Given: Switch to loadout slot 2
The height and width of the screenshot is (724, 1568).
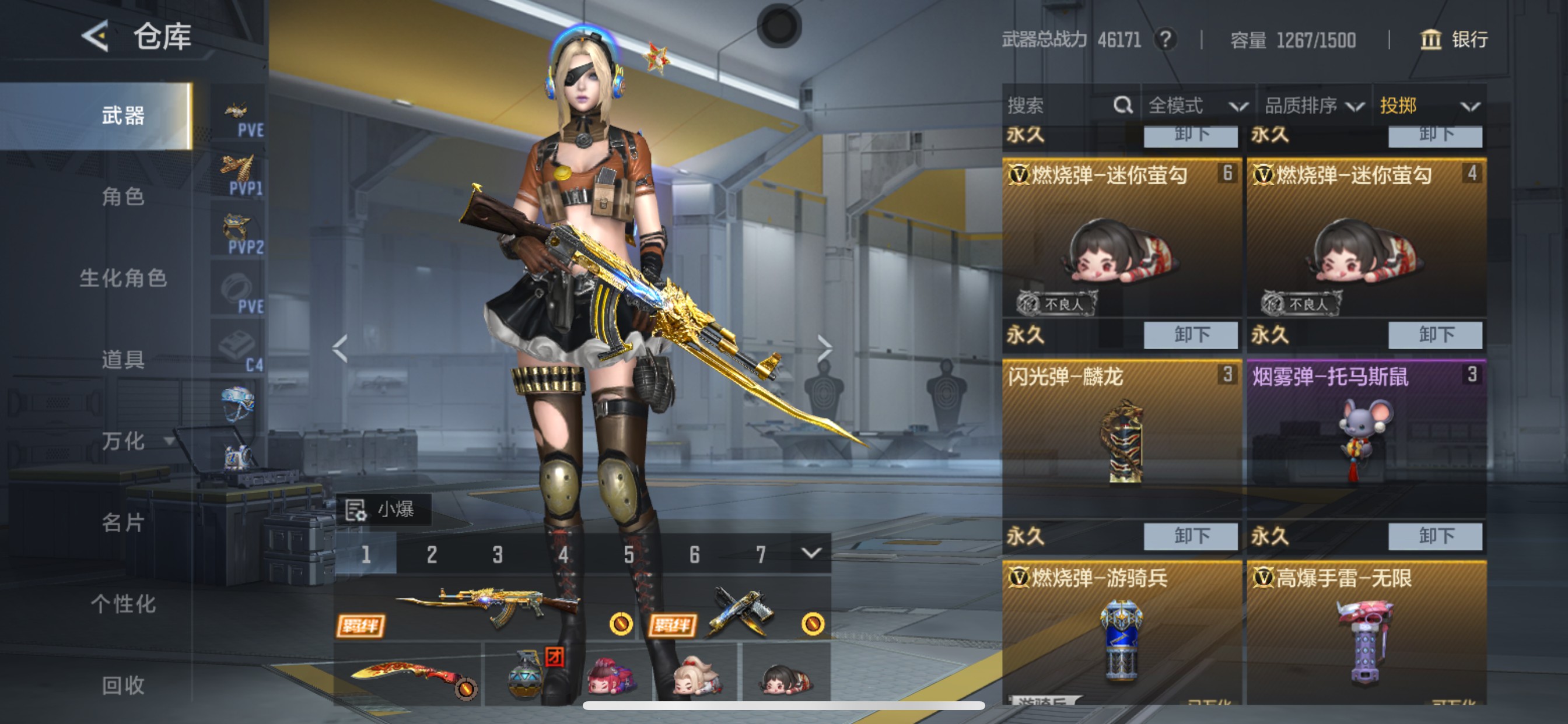Looking at the screenshot, I should click(x=432, y=554).
